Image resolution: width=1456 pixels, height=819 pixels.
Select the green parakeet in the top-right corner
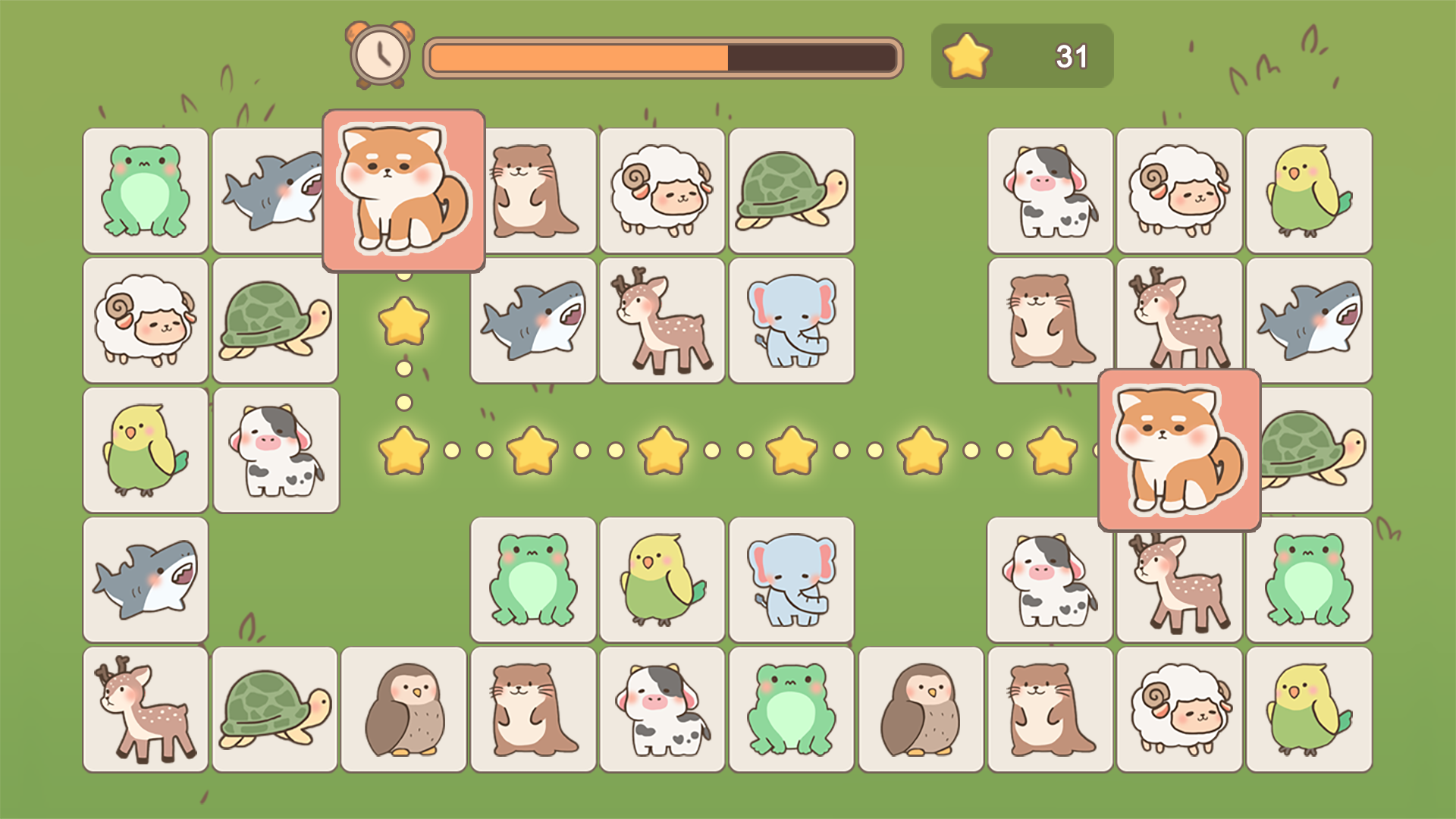pos(1310,190)
